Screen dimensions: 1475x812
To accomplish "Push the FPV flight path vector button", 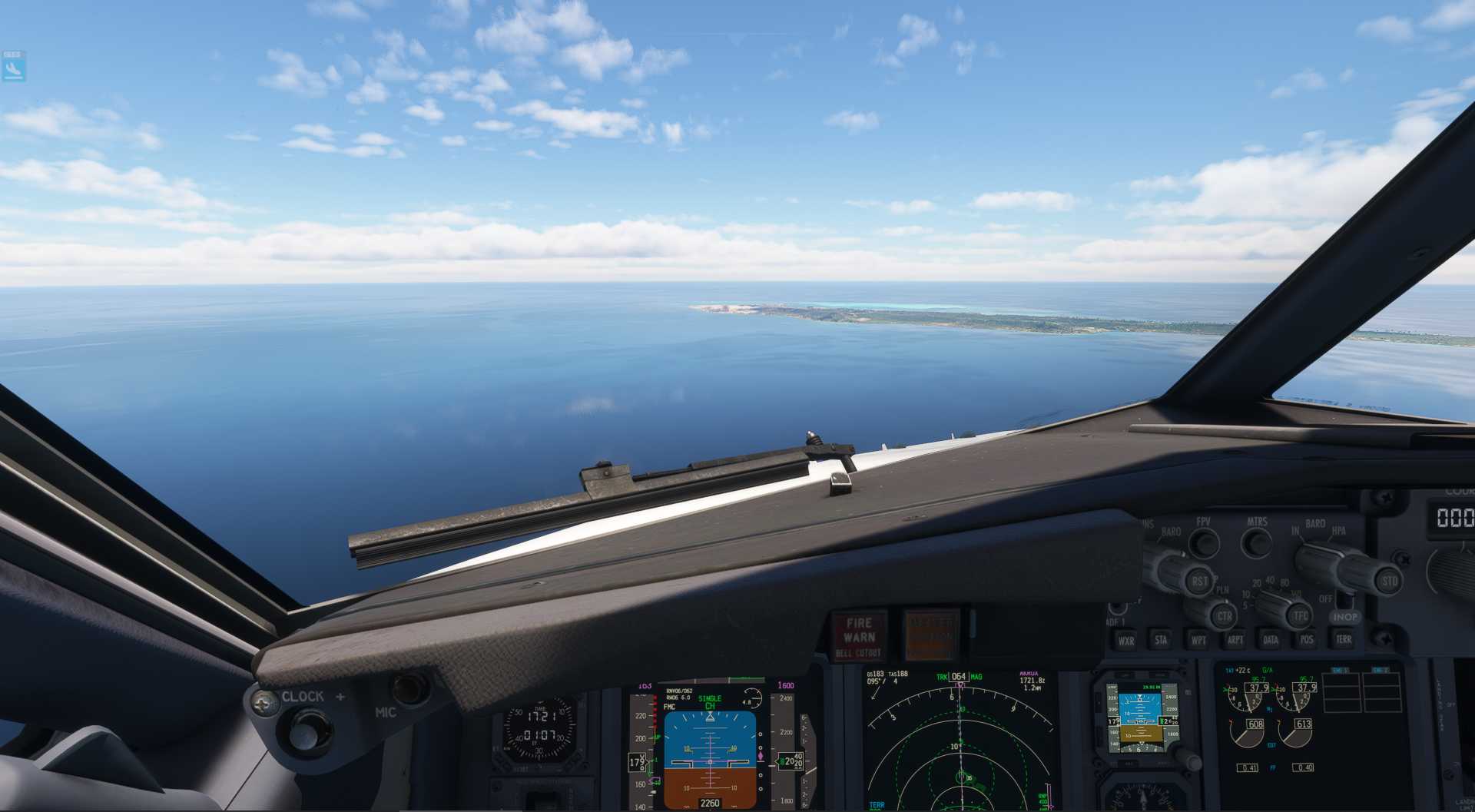I will pyautogui.click(x=1203, y=542).
